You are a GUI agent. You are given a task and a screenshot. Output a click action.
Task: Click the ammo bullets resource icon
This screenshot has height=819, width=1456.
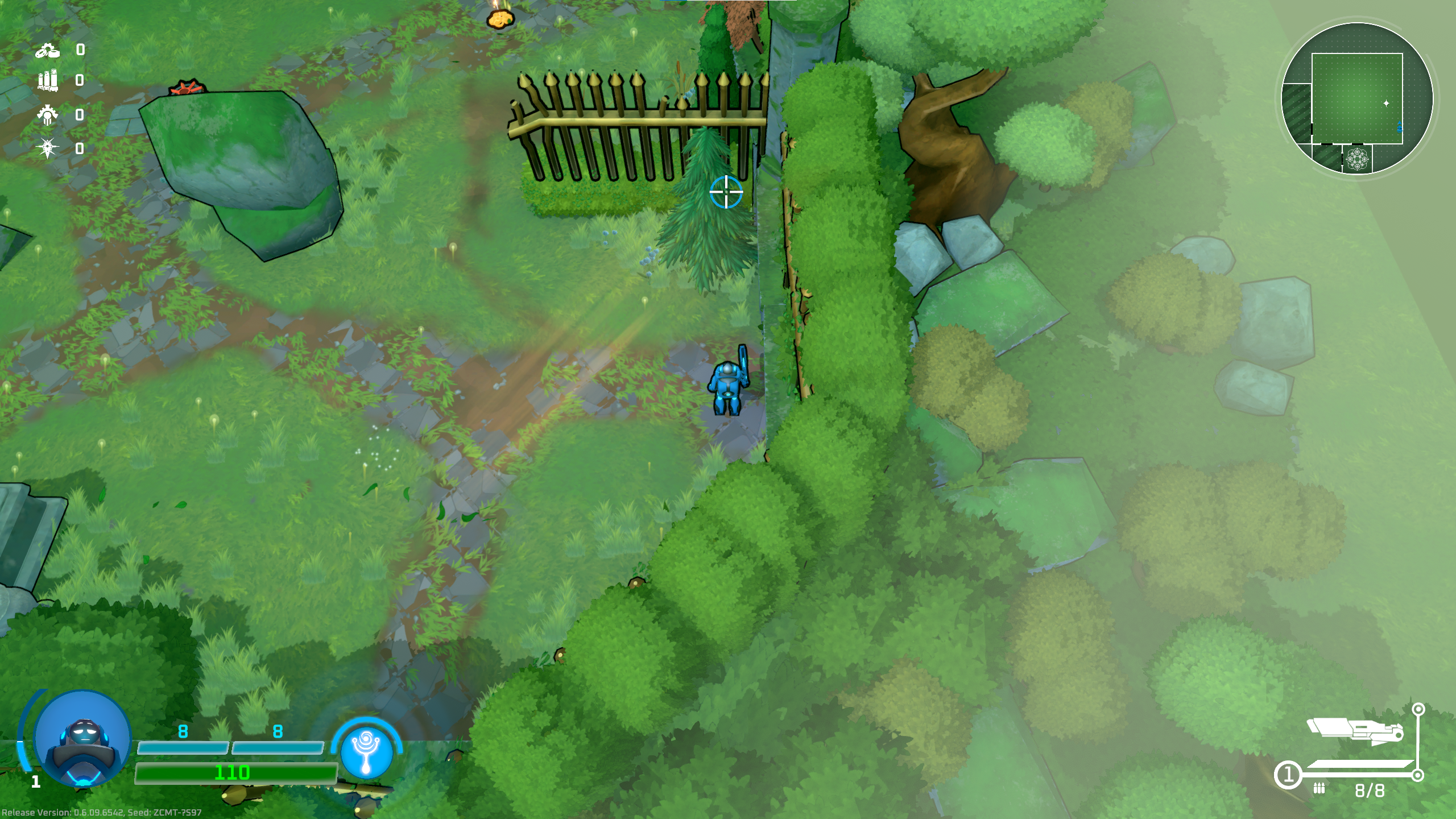[x=48, y=80]
